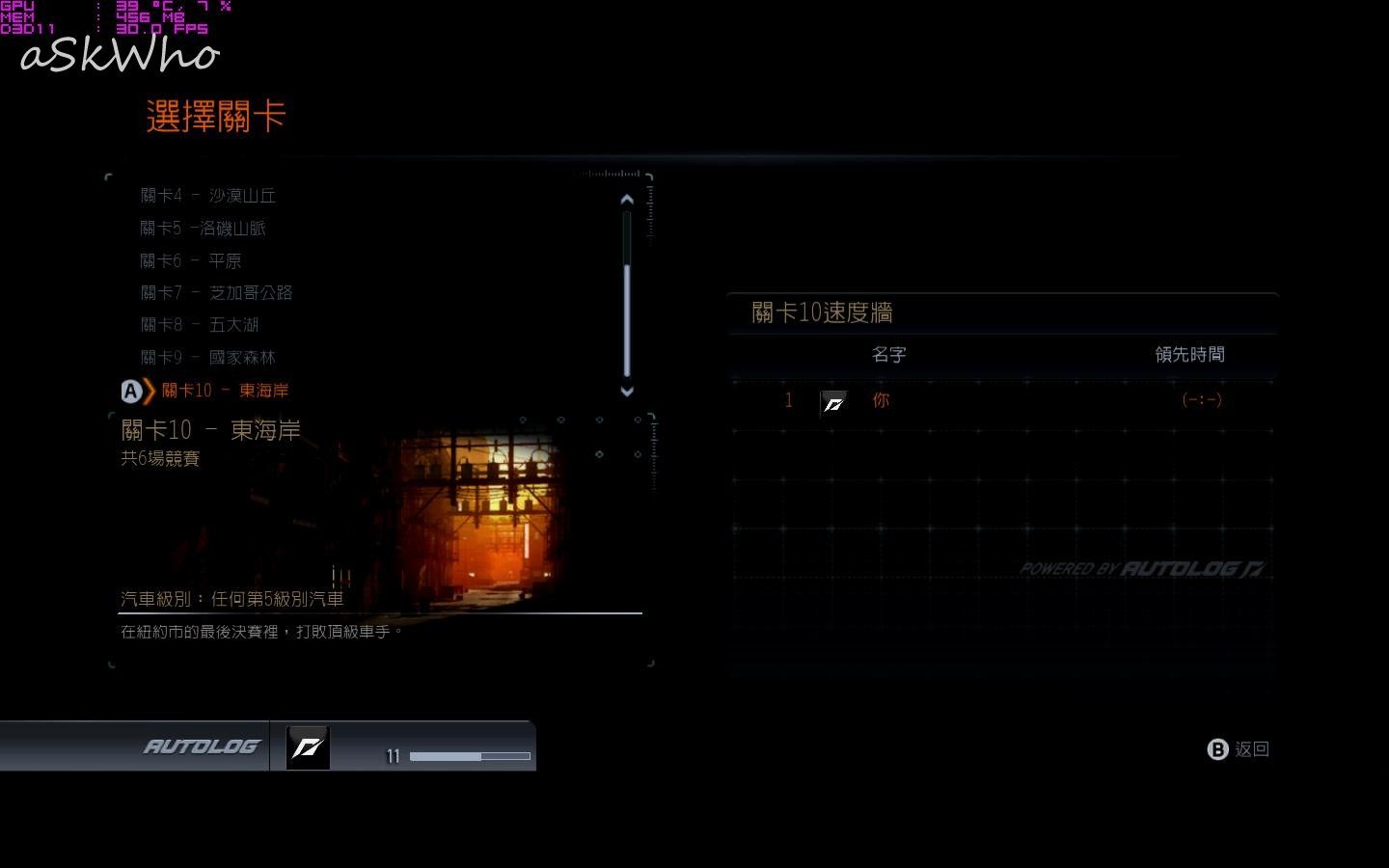This screenshot has height=868, width=1389.
Task: Pick 關卡7 芝加哥公路 stage
Action: point(216,292)
